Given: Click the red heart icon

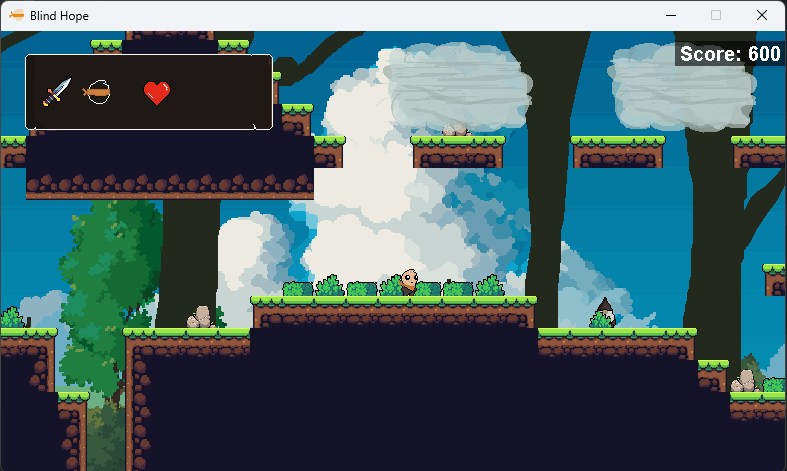Looking at the screenshot, I should (157, 93).
